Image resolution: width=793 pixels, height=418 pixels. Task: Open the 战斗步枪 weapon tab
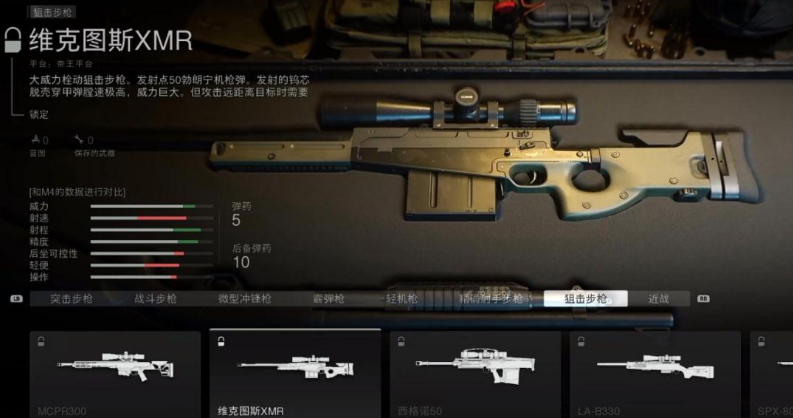[155, 298]
